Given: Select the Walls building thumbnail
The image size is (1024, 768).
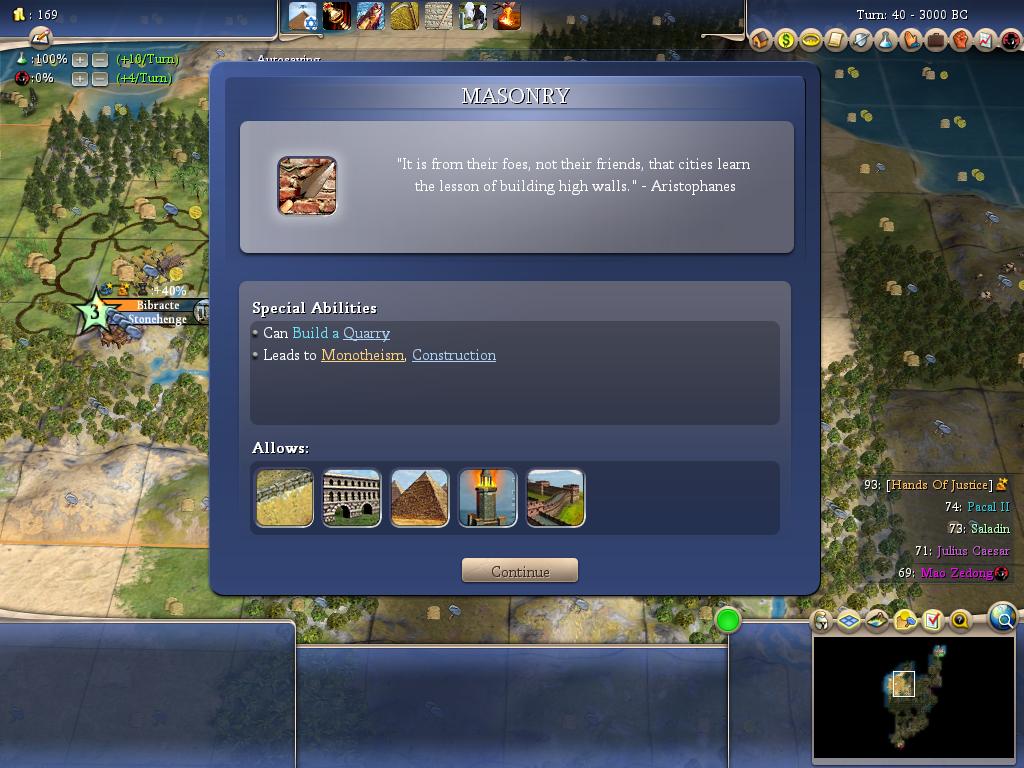Looking at the screenshot, I should (x=284, y=498).
